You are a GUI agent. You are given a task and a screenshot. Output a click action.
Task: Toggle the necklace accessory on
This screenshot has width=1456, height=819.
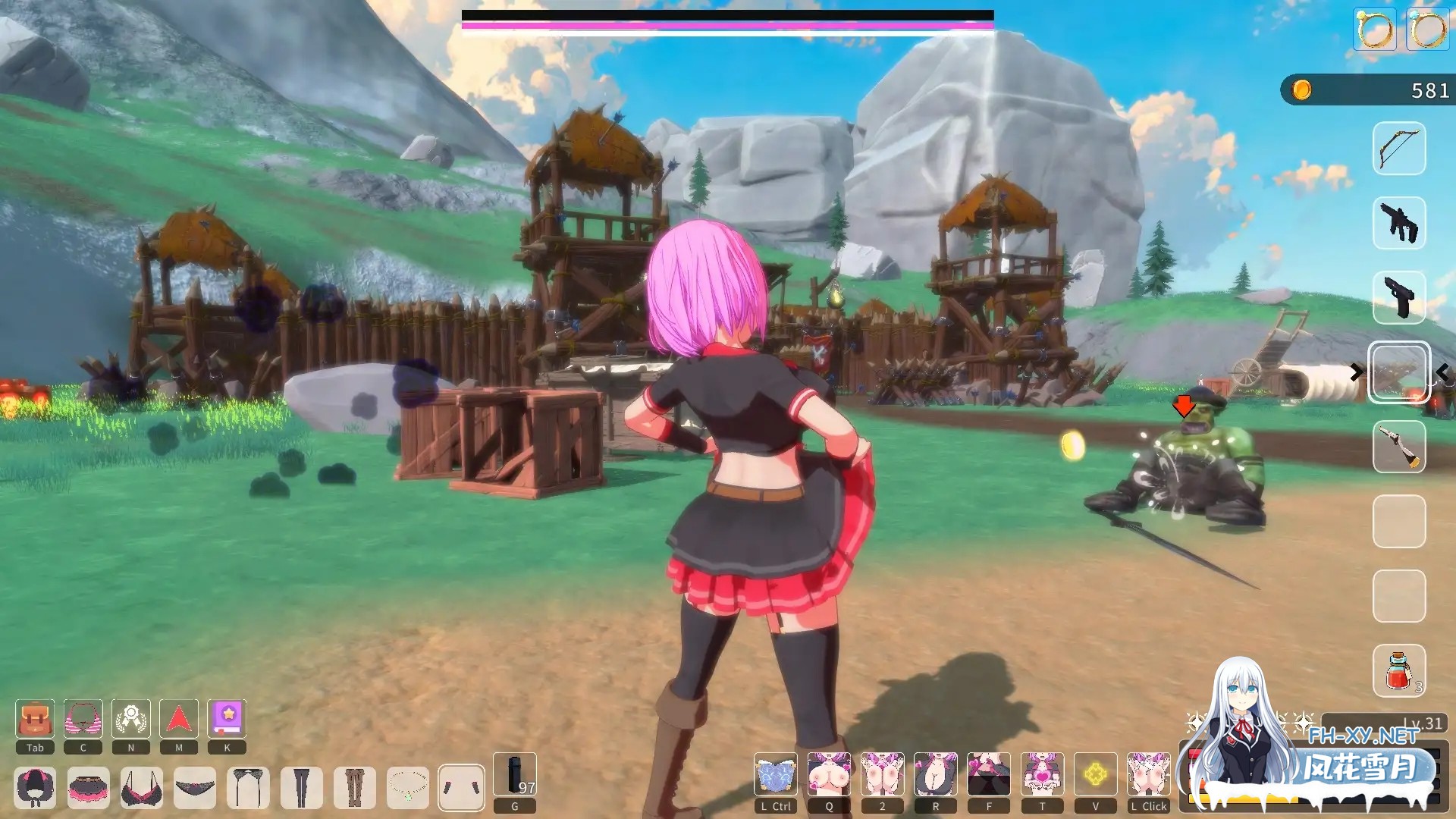pyautogui.click(x=408, y=789)
